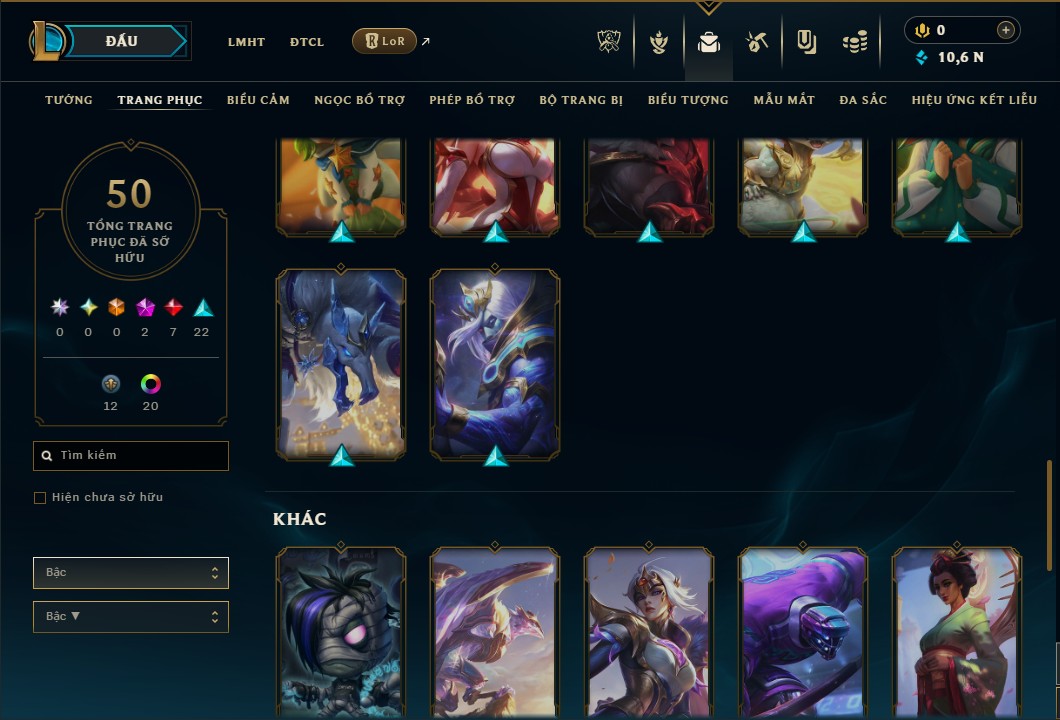Toggle the Hiện chưa sở hữu checkbox
Screen dimensions: 1060x720
(x=40, y=498)
